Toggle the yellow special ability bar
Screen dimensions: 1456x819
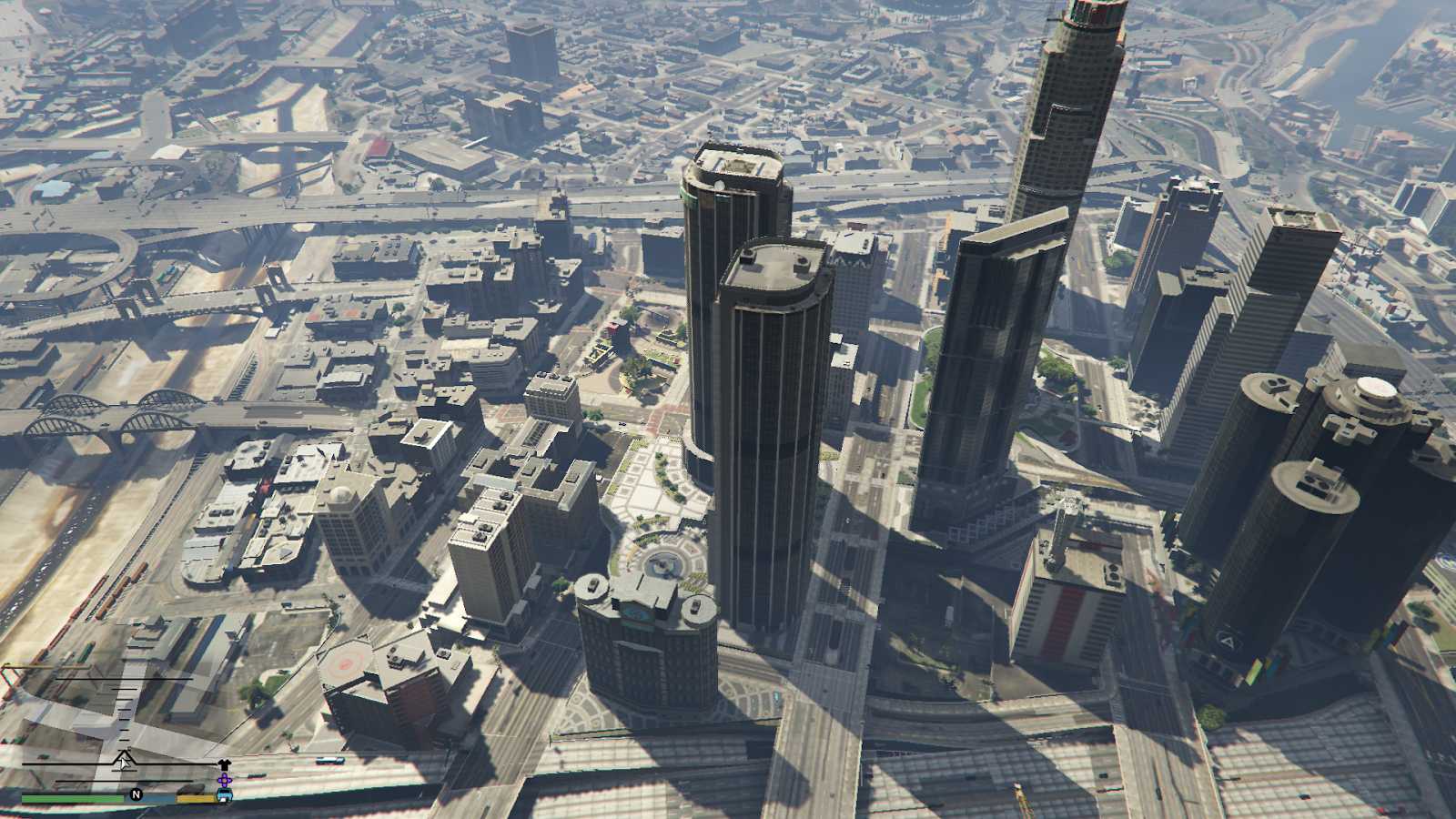pos(196,797)
